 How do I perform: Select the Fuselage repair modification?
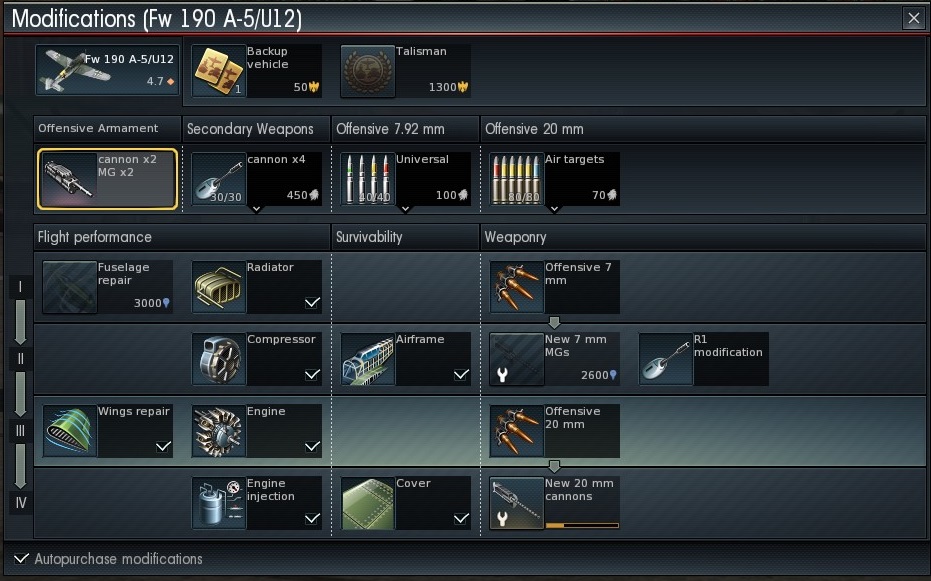tap(108, 286)
